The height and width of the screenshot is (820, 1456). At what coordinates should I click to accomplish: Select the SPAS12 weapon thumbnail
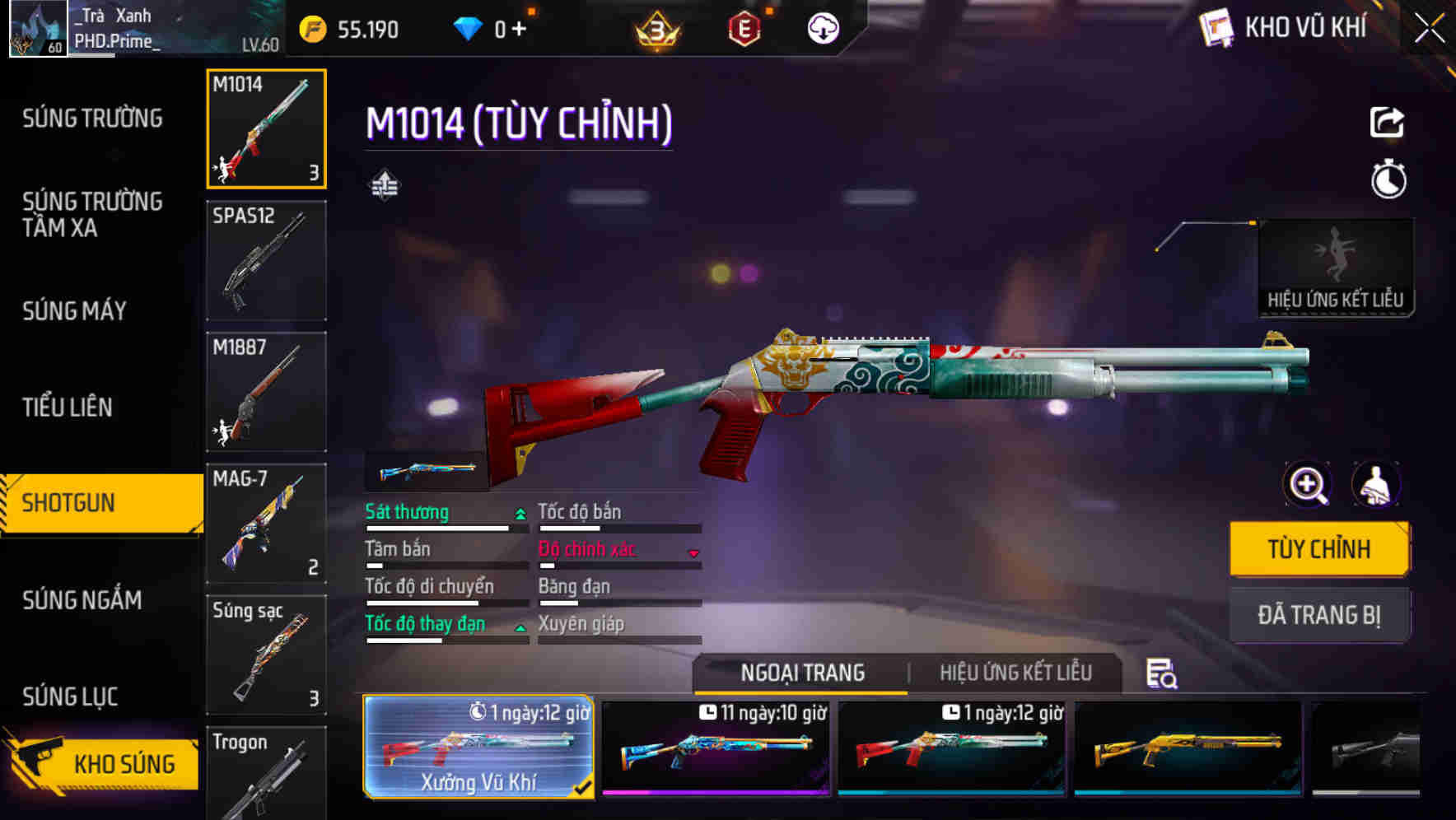(x=265, y=259)
